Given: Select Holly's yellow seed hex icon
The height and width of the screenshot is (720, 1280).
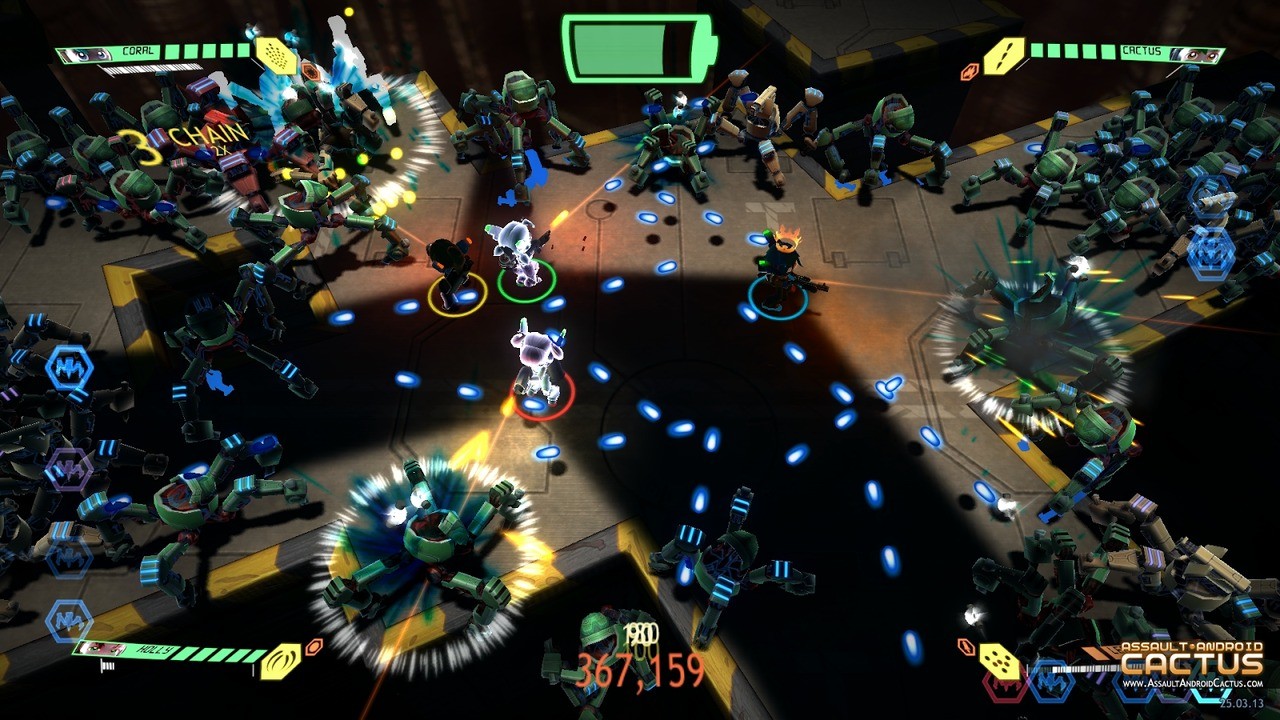Looking at the screenshot, I should pyautogui.click(x=281, y=660).
